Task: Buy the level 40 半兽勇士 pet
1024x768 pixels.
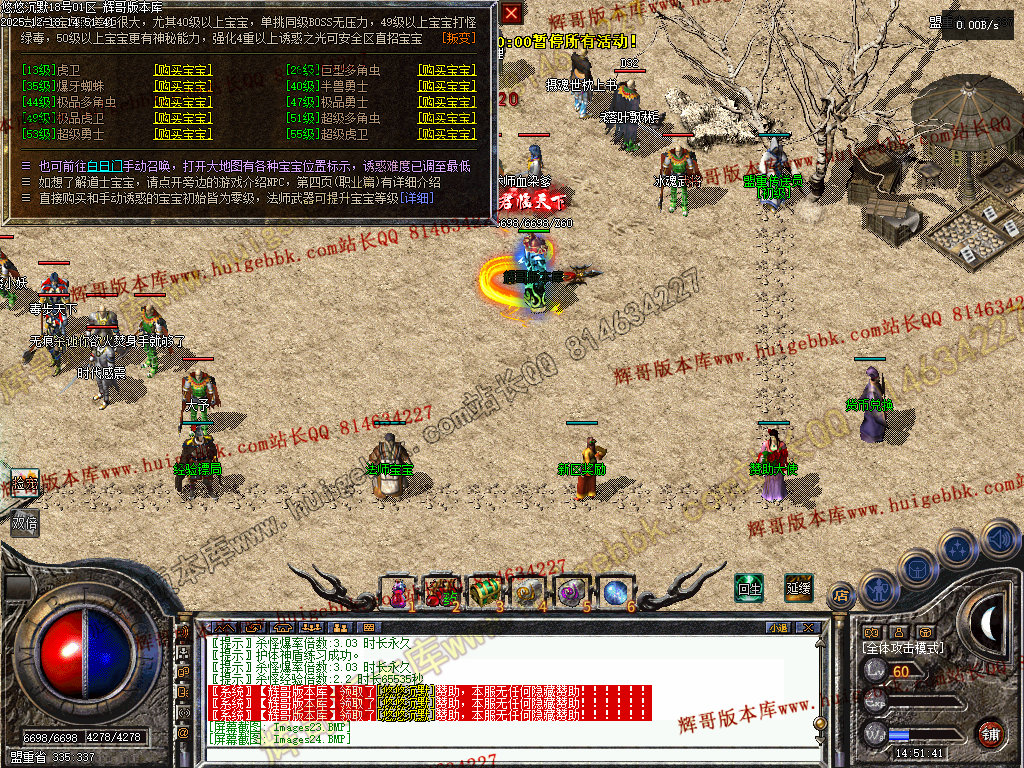Action: point(447,87)
